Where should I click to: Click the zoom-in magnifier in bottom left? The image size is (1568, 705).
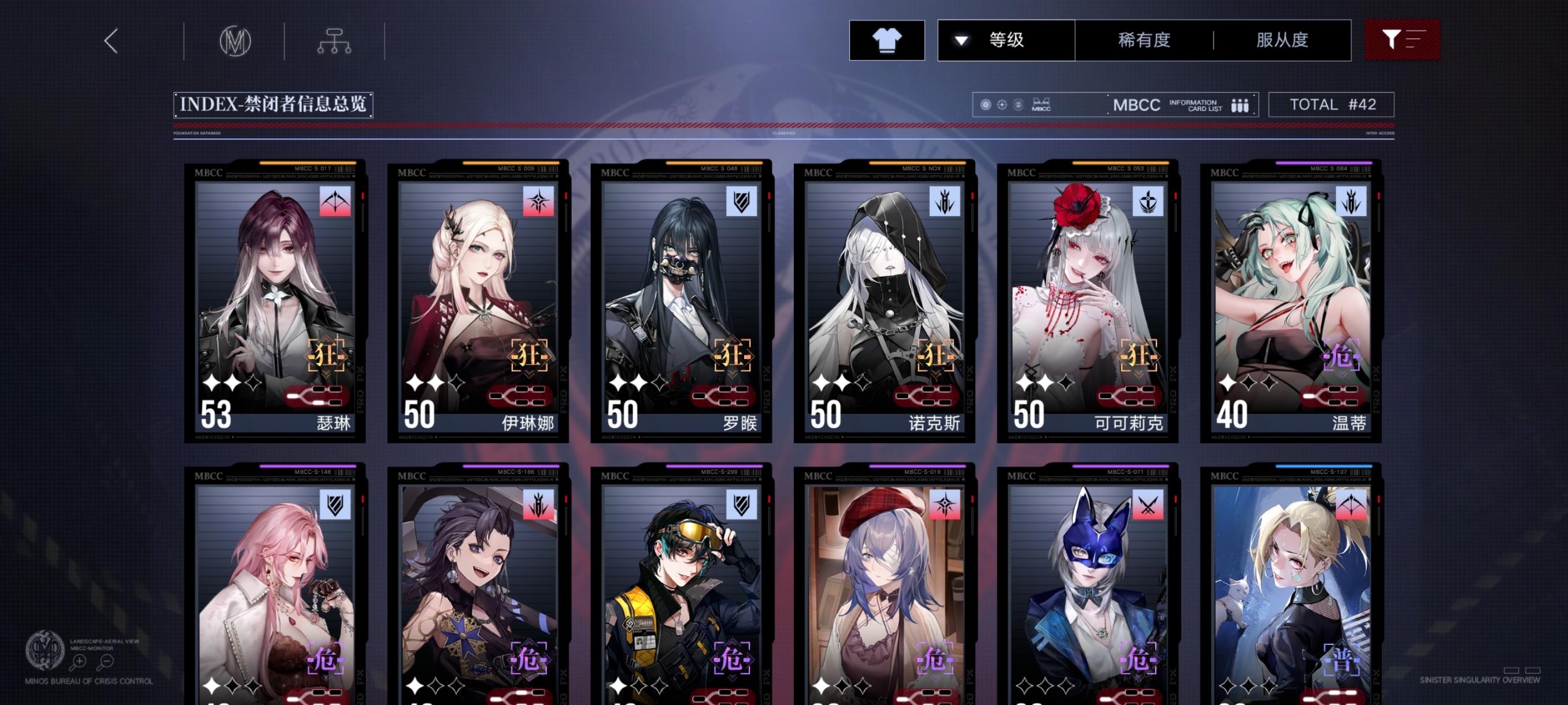[x=80, y=662]
